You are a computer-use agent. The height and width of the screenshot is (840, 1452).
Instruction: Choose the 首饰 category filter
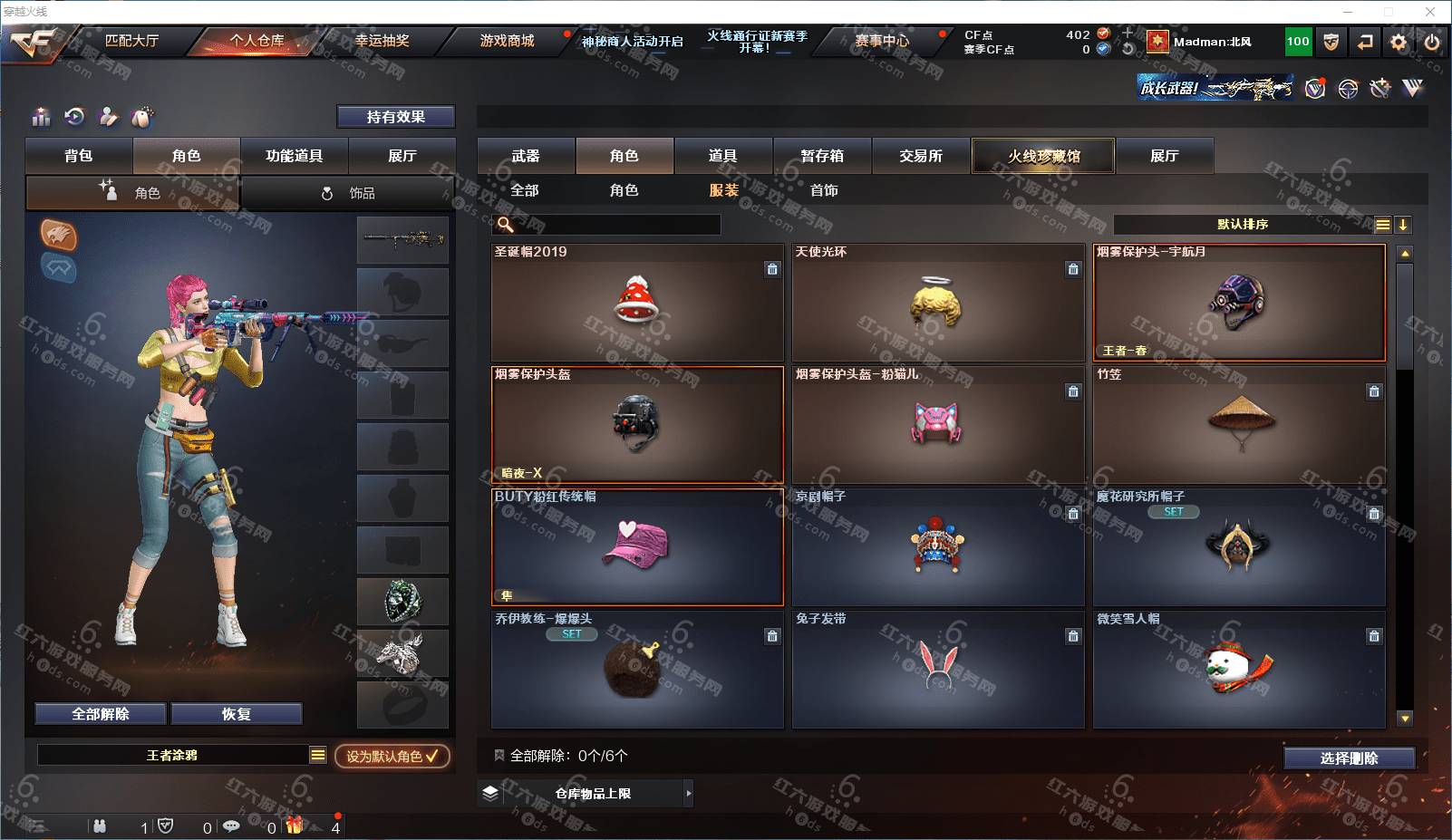click(824, 190)
